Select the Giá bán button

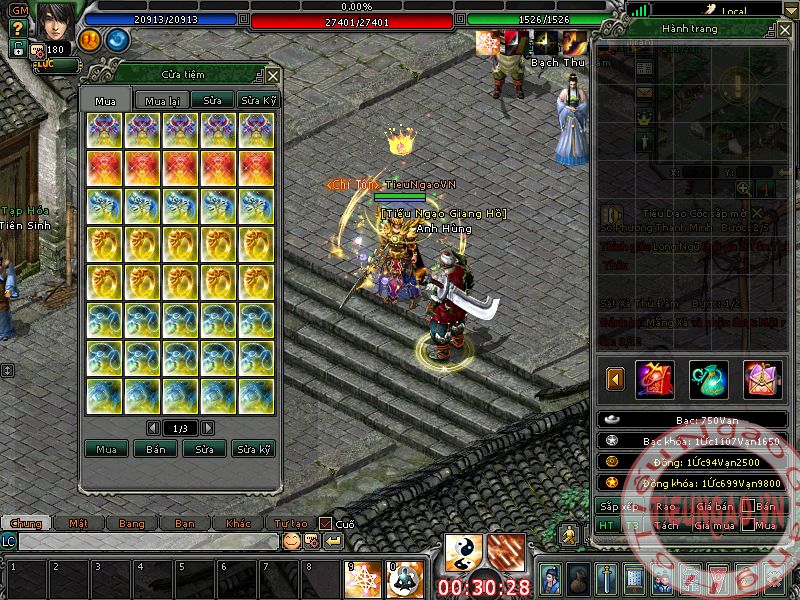(714, 506)
